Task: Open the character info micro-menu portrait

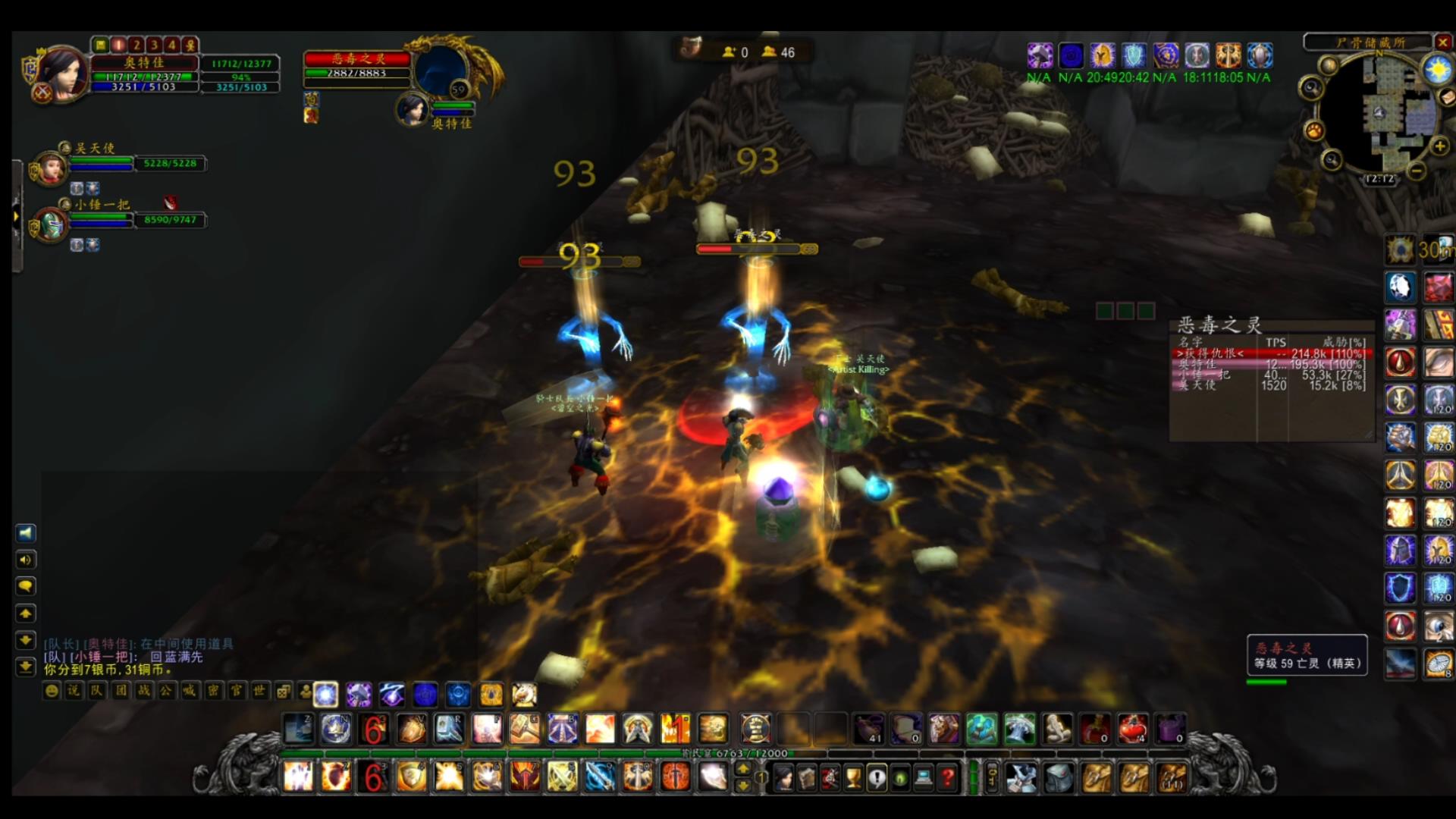Action: click(783, 777)
